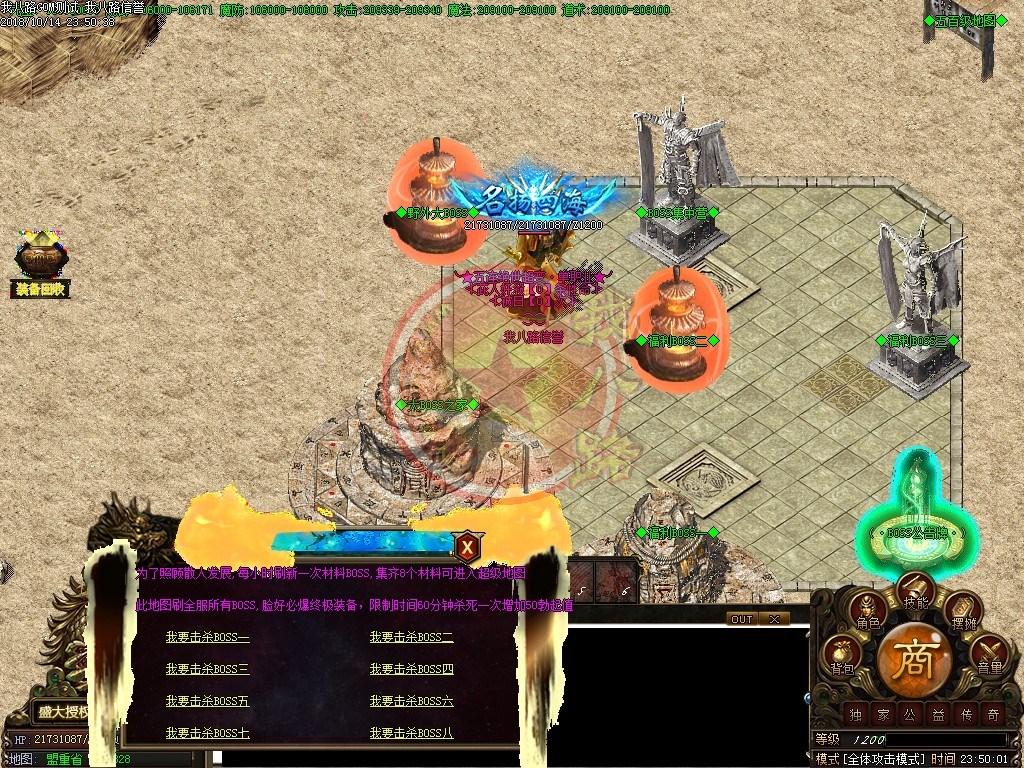This screenshot has width=1024, height=768.
Task: Open the 摆摊 stall icon
Action: tap(964, 611)
